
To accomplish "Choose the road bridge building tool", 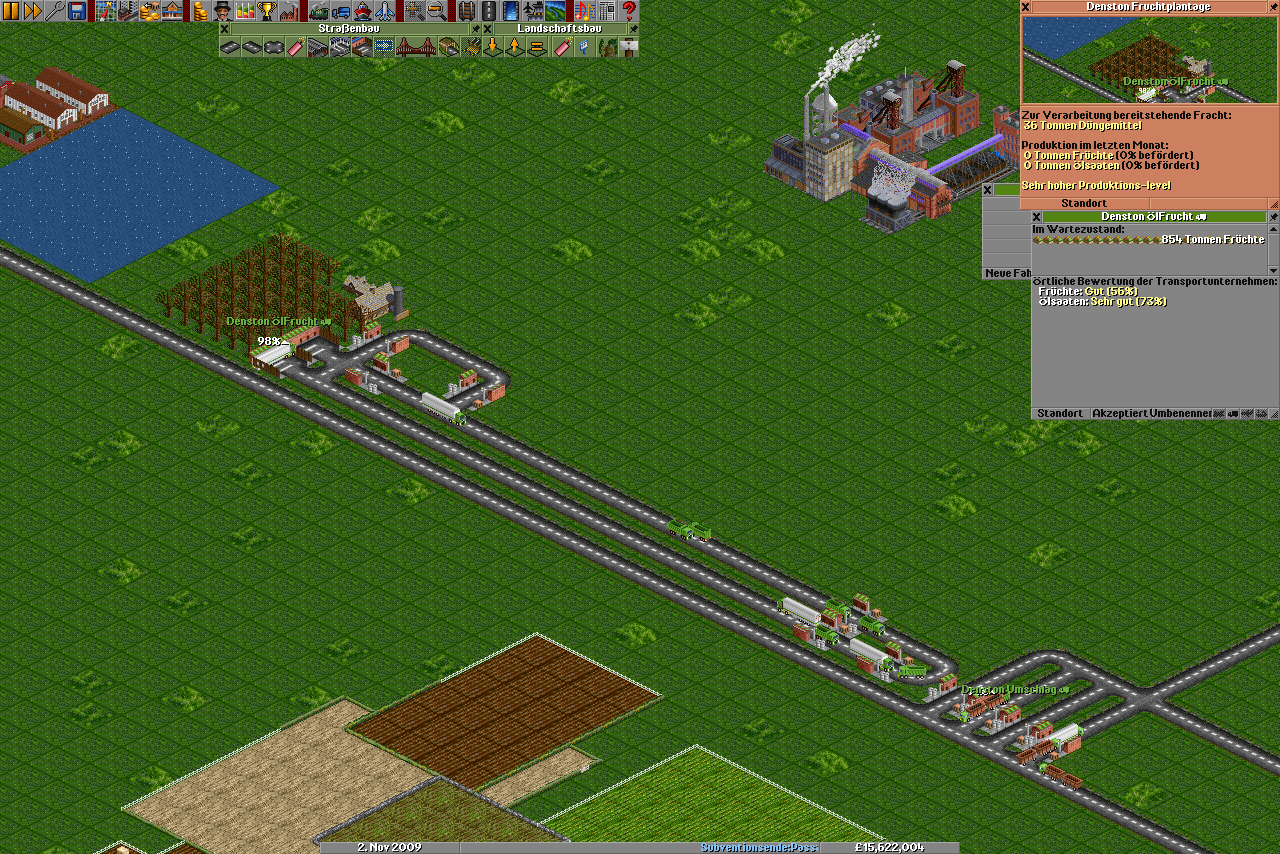I will [406, 47].
